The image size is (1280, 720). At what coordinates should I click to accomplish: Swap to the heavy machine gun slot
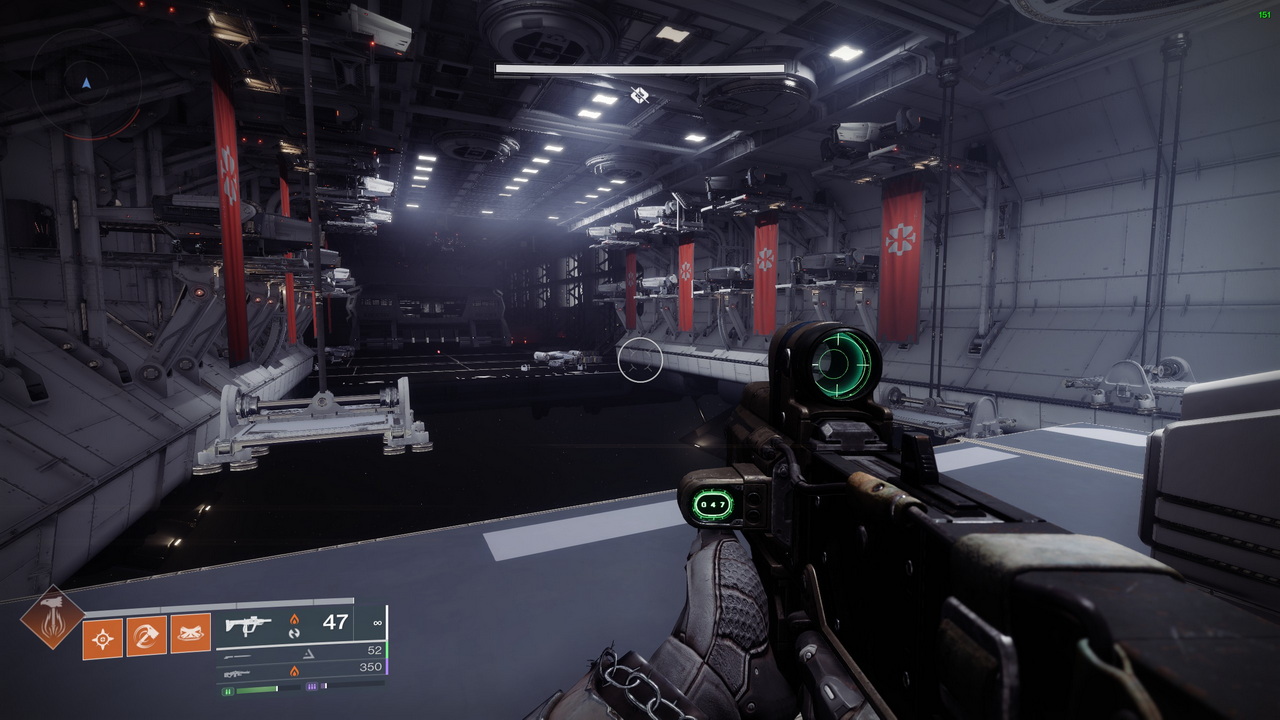click(x=300, y=670)
